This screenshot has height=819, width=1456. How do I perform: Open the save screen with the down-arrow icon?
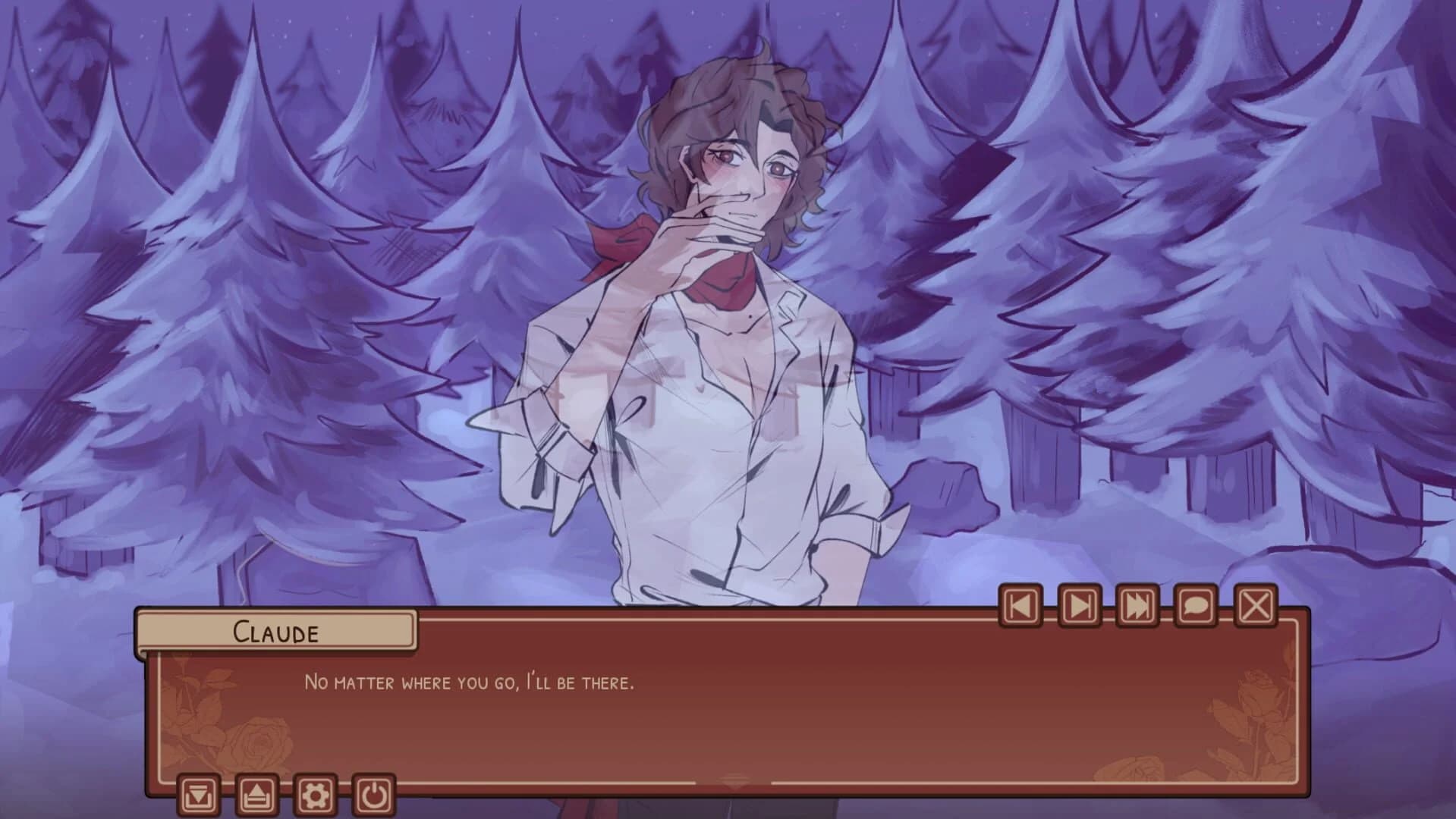(x=199, y=794)
